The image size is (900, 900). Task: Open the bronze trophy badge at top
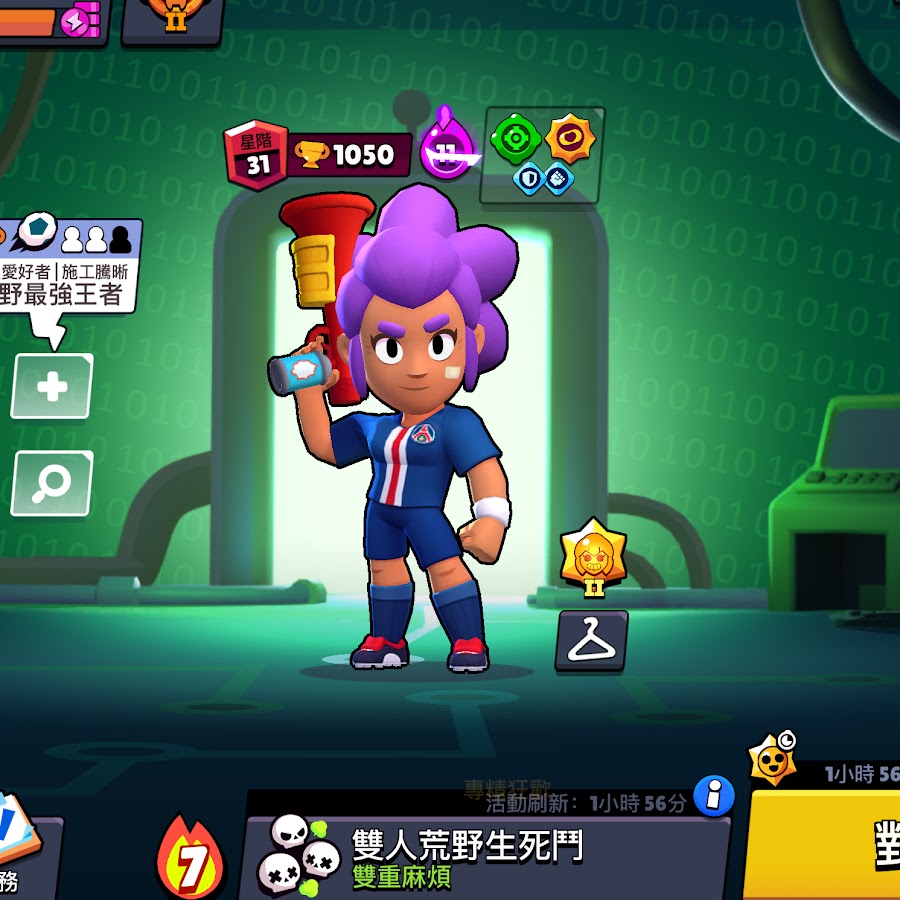pyautogui.click(x=173, y=18)
